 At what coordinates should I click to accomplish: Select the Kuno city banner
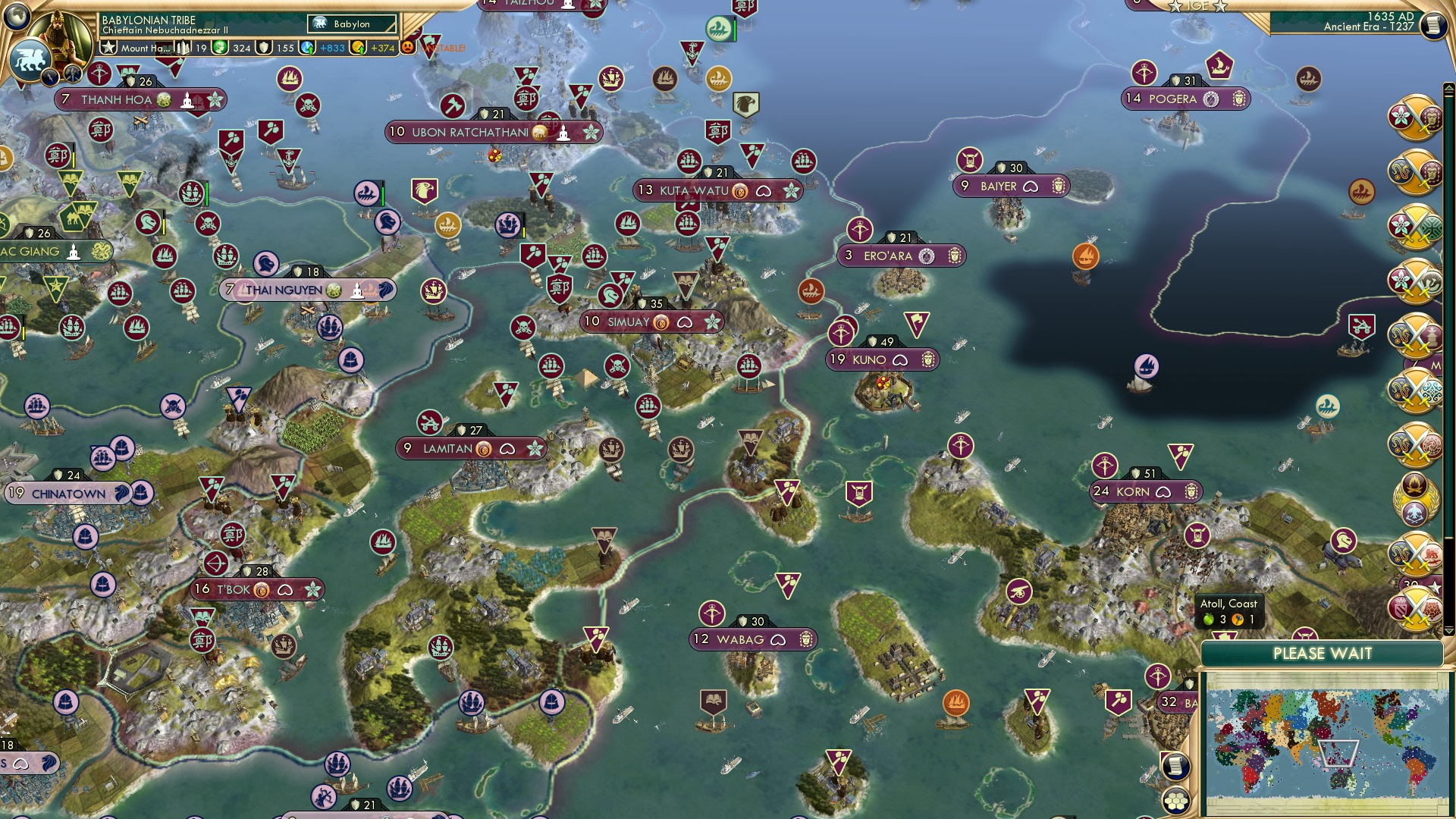[883, 360]
